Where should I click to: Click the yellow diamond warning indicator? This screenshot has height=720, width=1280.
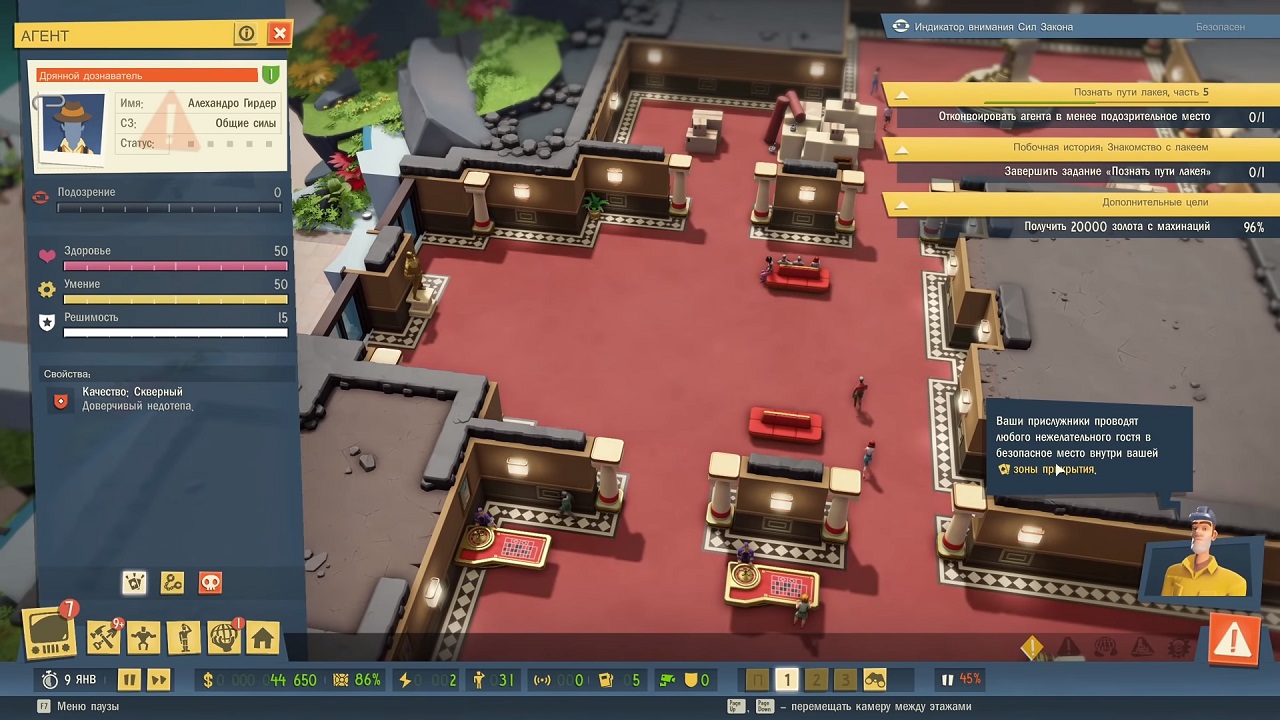point(1032,648)
